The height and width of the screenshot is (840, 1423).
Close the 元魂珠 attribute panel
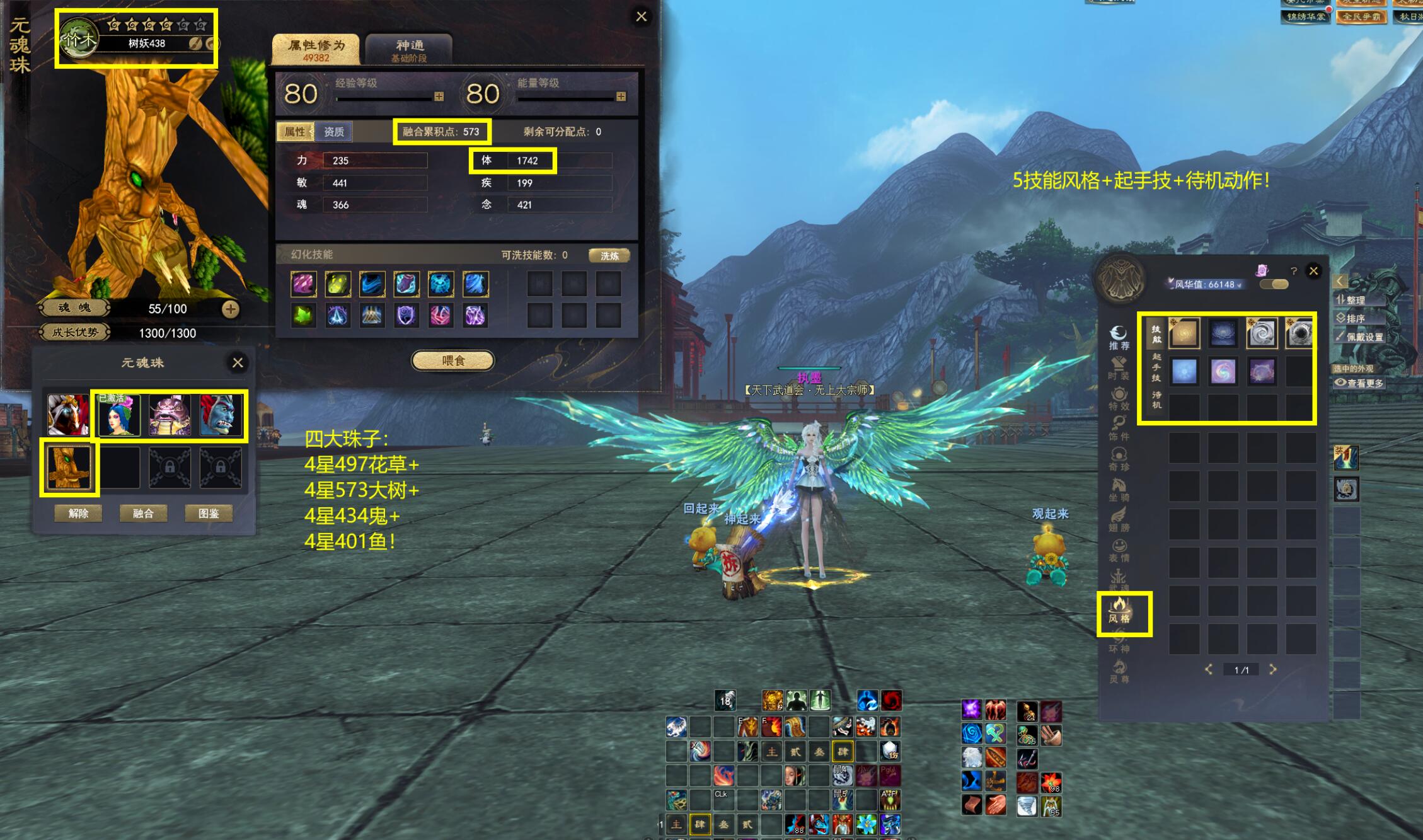641,17
